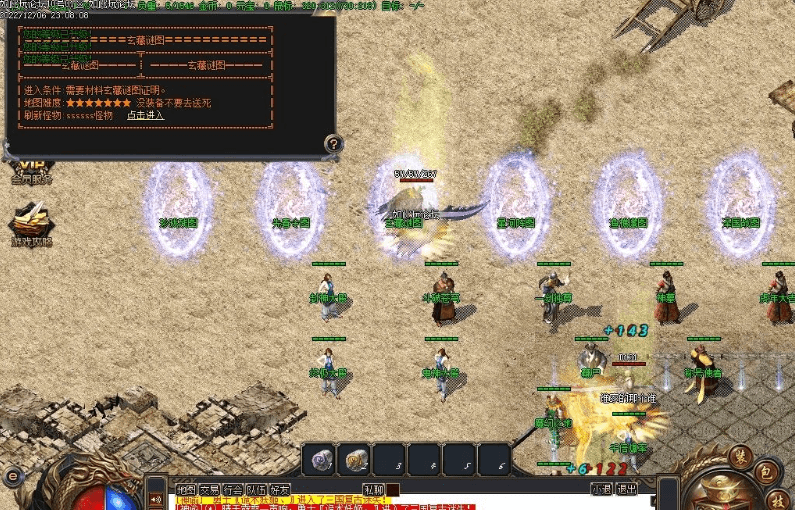795x510 pixels.
Task: Open the 行会 guild button
Action: pos(233,490)
